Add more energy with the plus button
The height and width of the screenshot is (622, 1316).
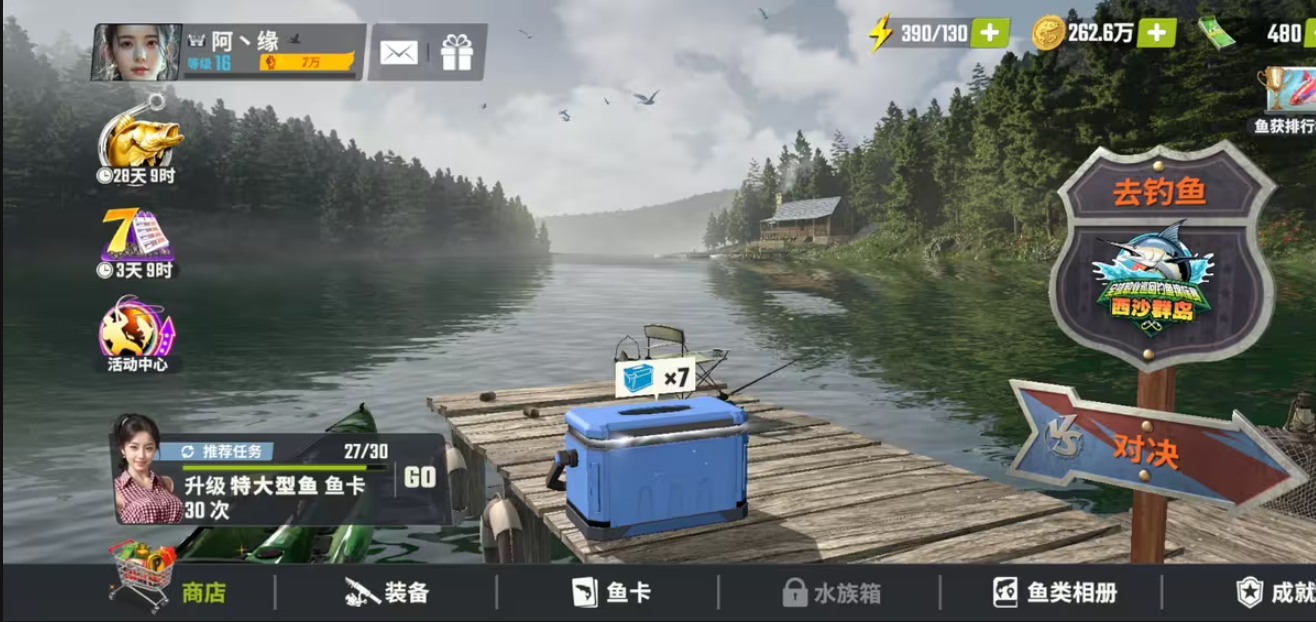click(x=989, y=33)
